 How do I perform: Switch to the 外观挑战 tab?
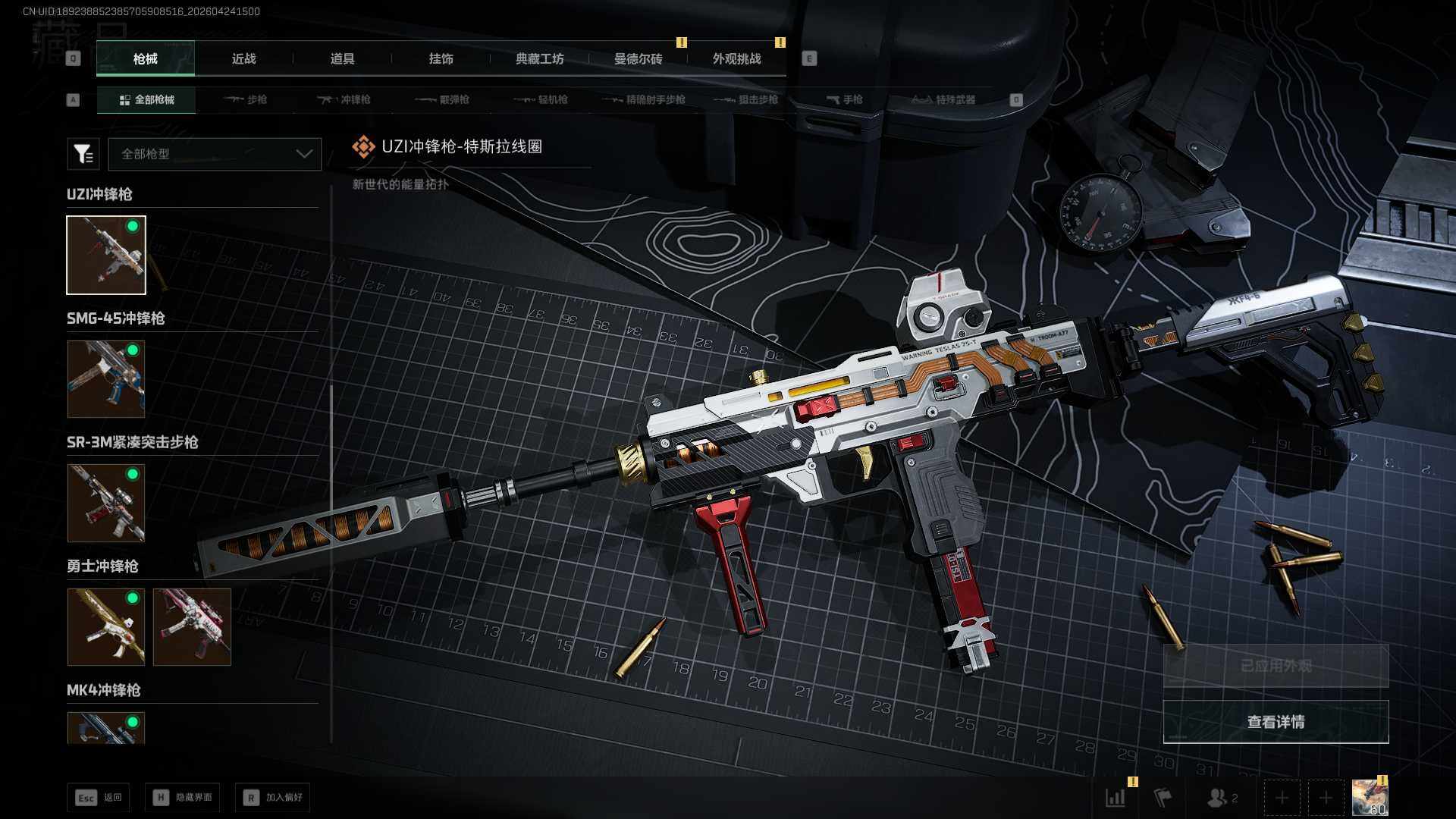coord(736,59)
